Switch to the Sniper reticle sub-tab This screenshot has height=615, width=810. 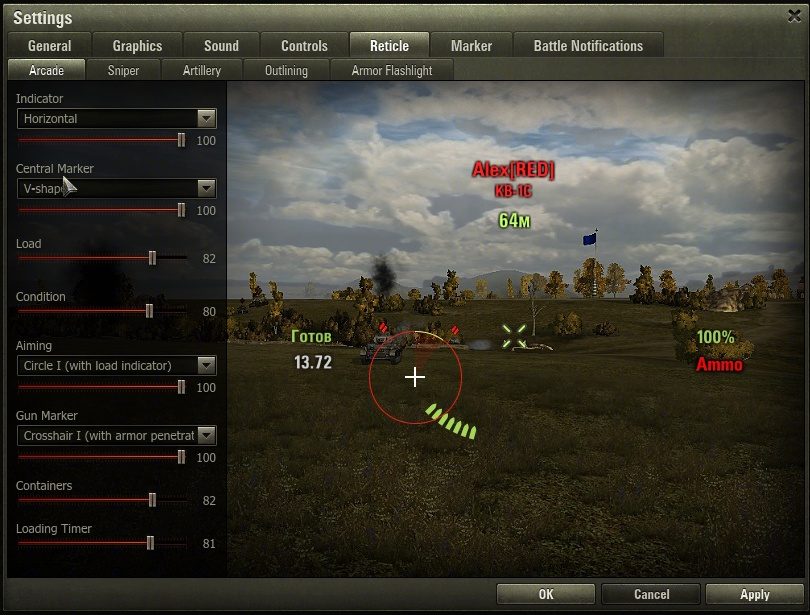click(x=124, y=71)
